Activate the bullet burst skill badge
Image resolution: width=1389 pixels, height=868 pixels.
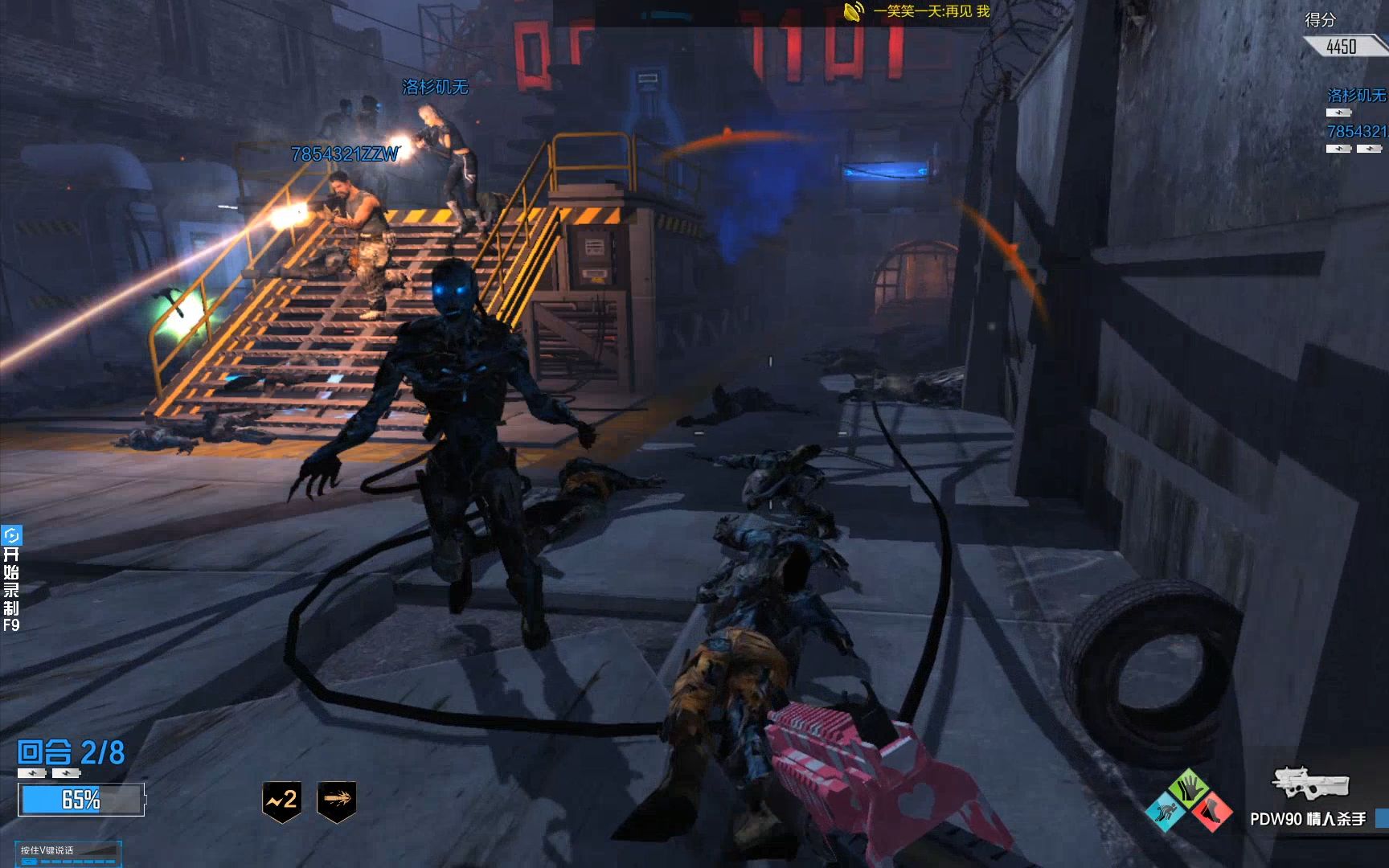337,800
